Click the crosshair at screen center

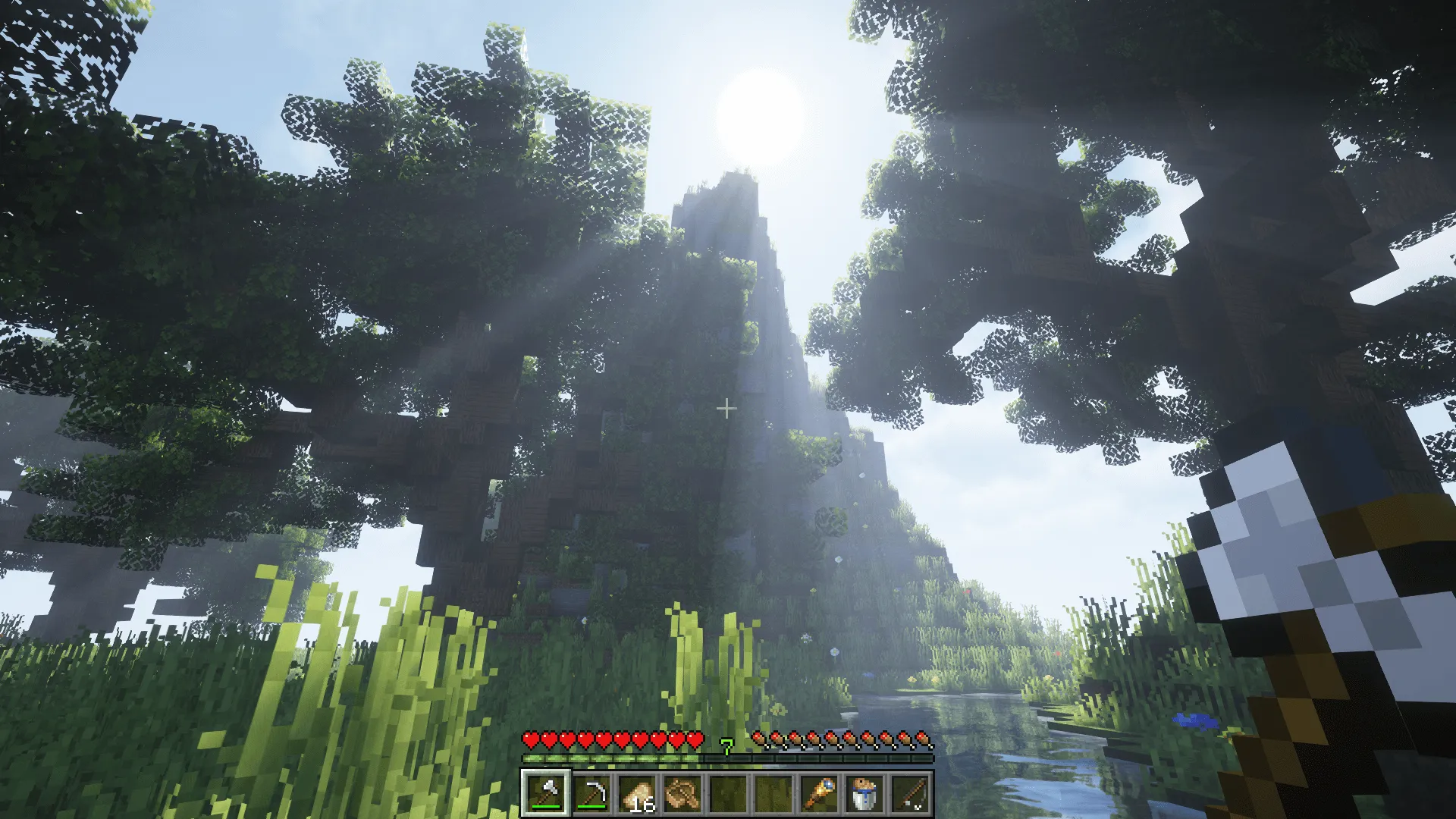point(726,409)
